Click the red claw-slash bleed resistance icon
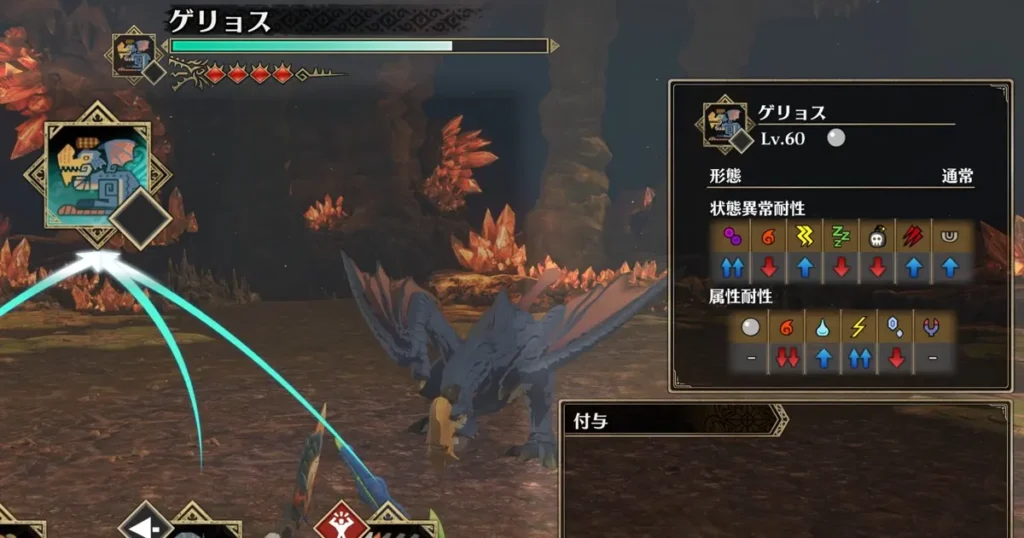This screenshot has width=1024, height=538. click(914, 236)
